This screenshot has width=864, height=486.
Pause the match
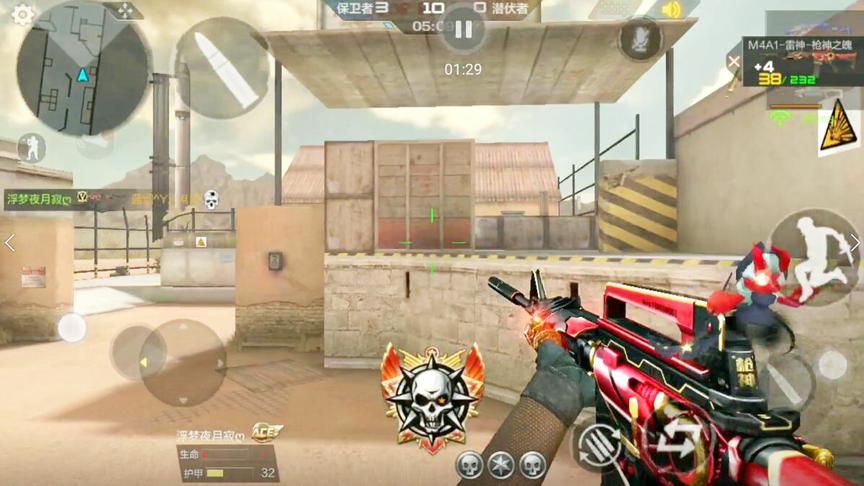[462, 30]
